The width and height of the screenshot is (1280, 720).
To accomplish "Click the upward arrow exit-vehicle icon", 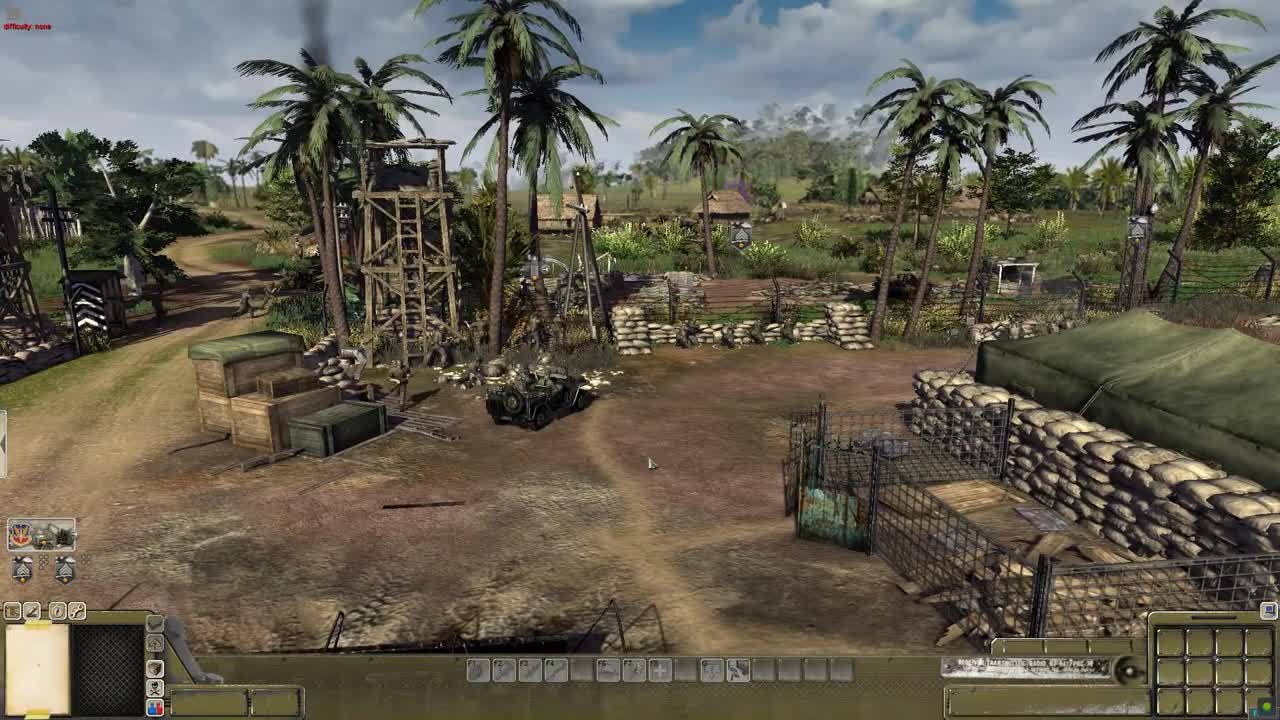I will click(155, 643).
